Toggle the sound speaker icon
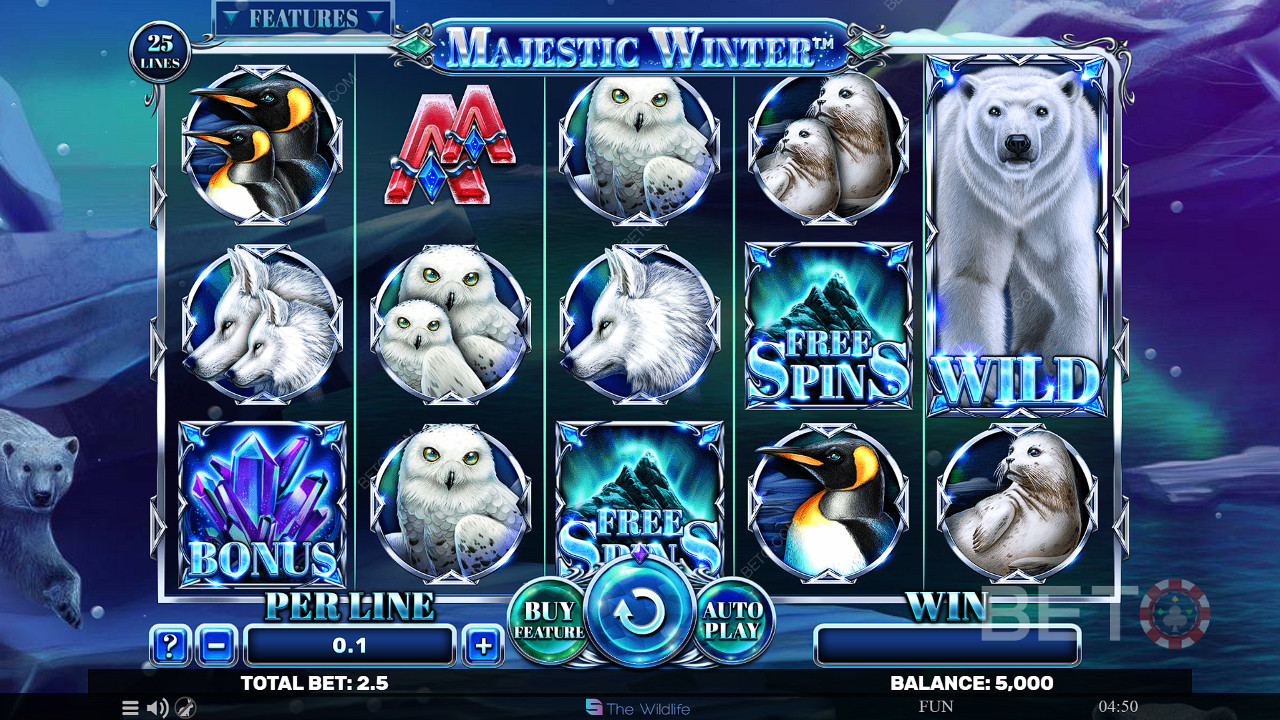The height and width of the screenshot is (720, 1280). point(157,708)
